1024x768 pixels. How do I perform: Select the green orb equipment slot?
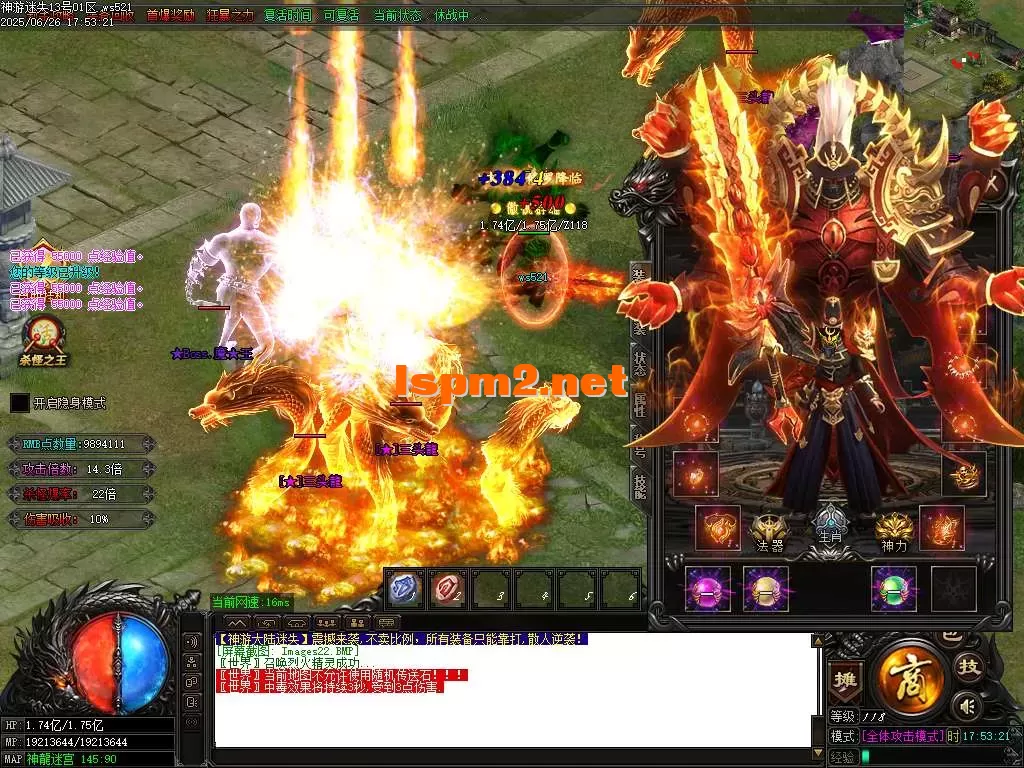[893, 588]
